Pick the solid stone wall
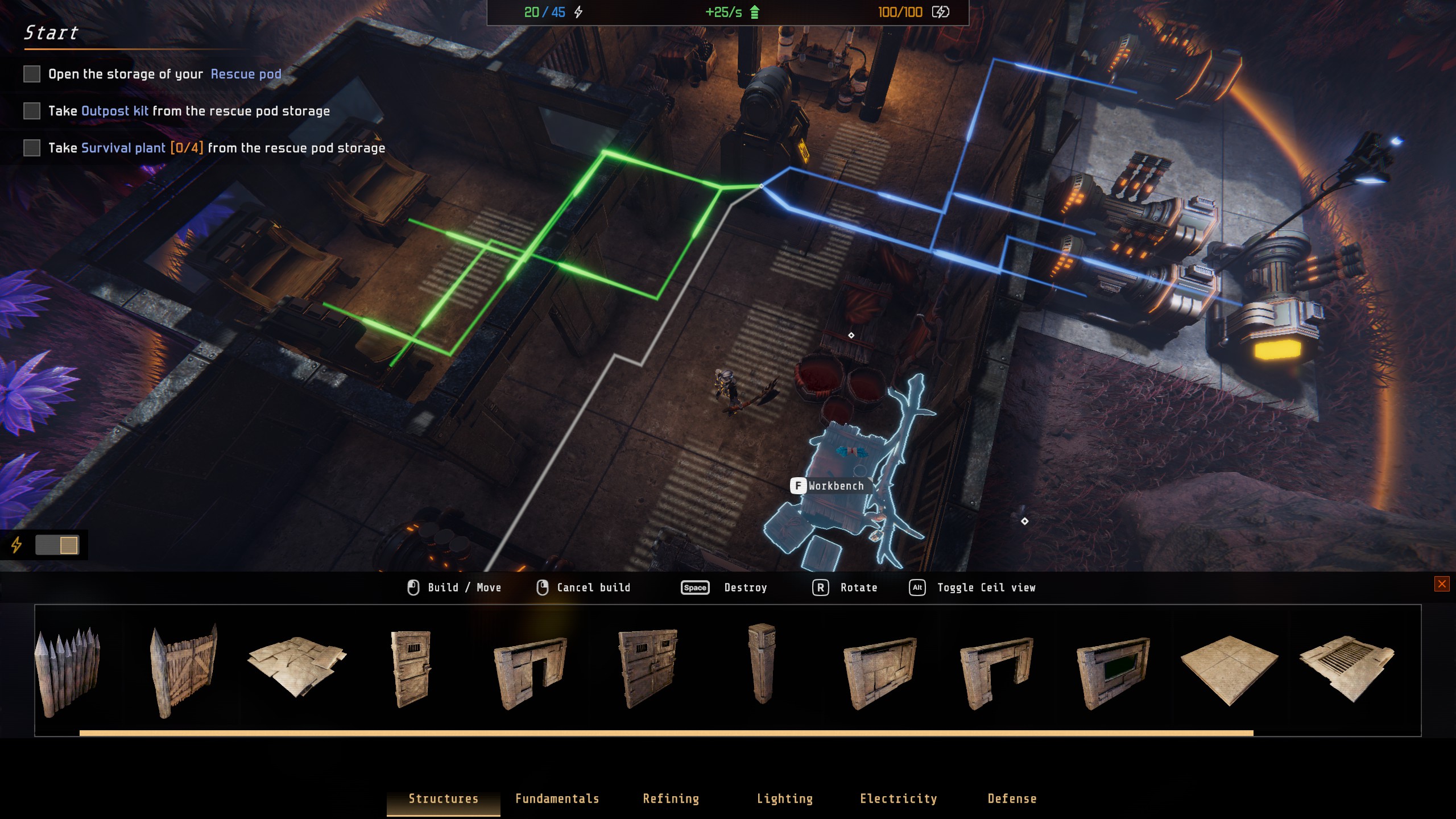Viewport: 1456px width, 819px height. coord(880,673)
